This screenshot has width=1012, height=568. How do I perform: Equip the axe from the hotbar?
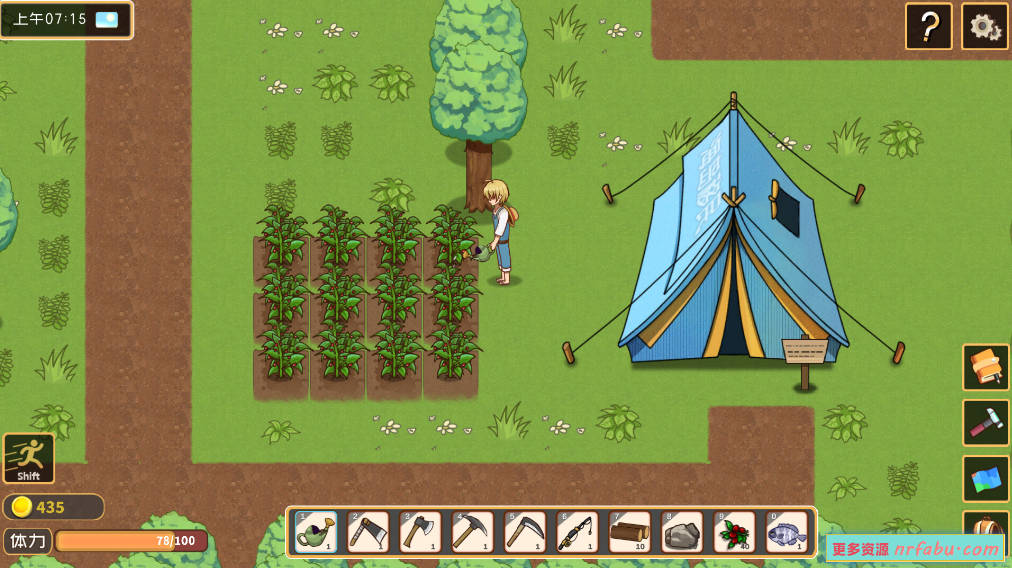pyautogui.click(x=420, y=531)
